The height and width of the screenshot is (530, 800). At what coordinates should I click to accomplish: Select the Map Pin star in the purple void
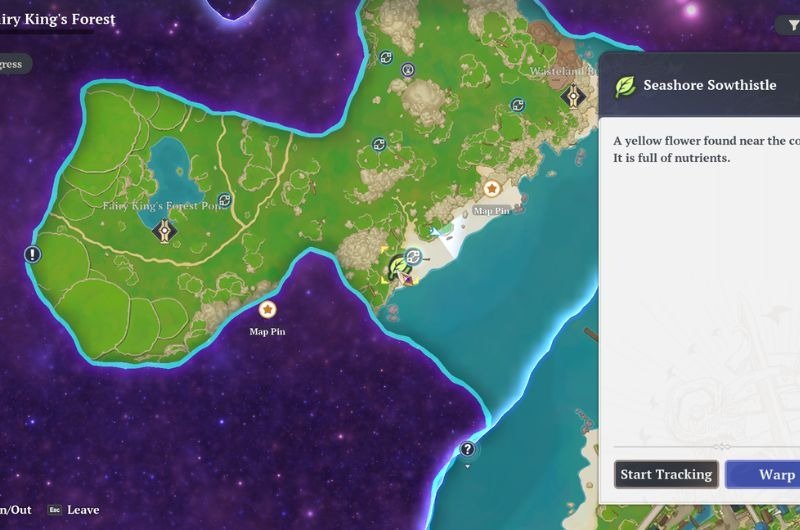tap(267, 310)
